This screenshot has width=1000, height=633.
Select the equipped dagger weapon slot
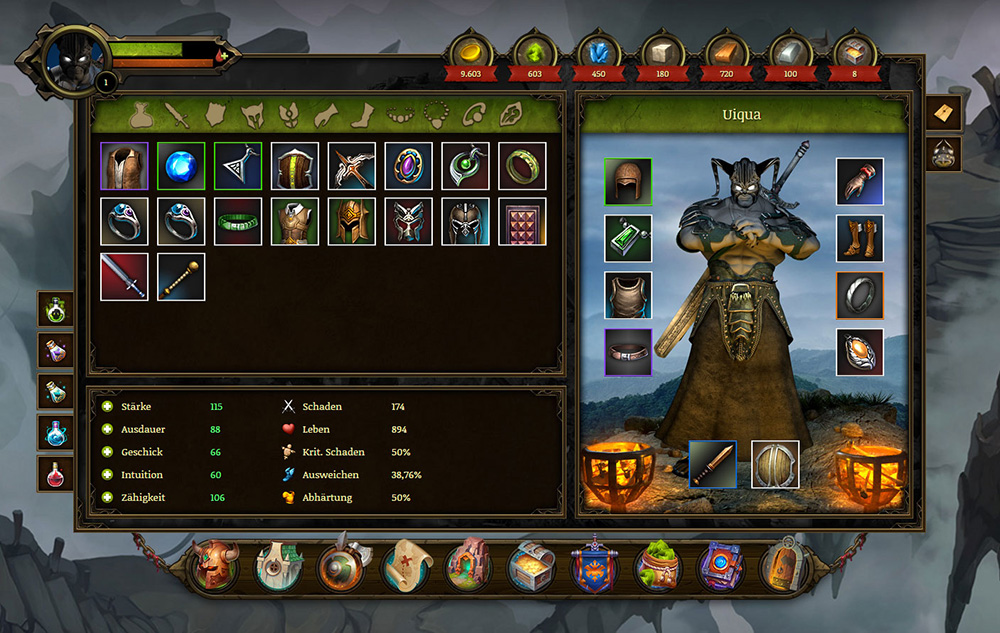[x=712, y=464]
